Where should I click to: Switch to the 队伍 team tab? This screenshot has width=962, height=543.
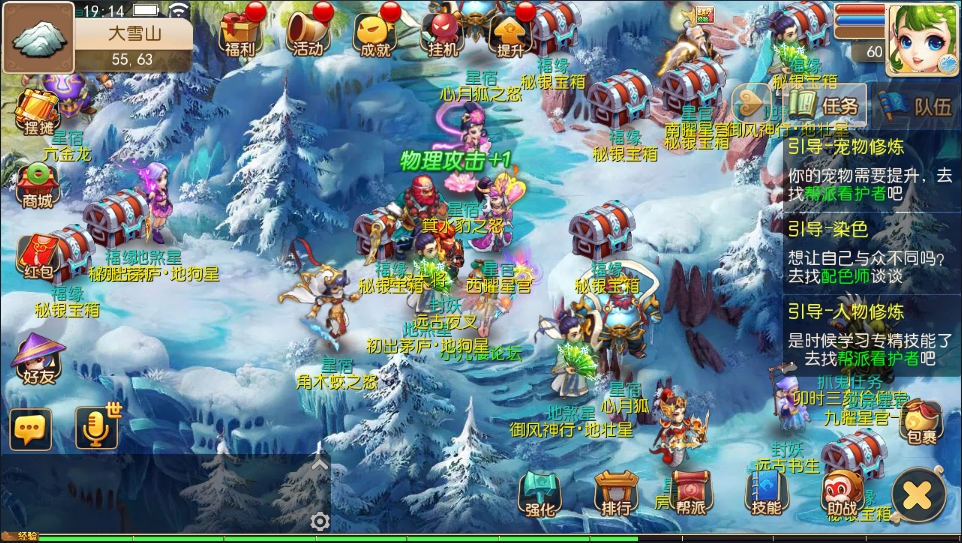click(x=920, y=105)
